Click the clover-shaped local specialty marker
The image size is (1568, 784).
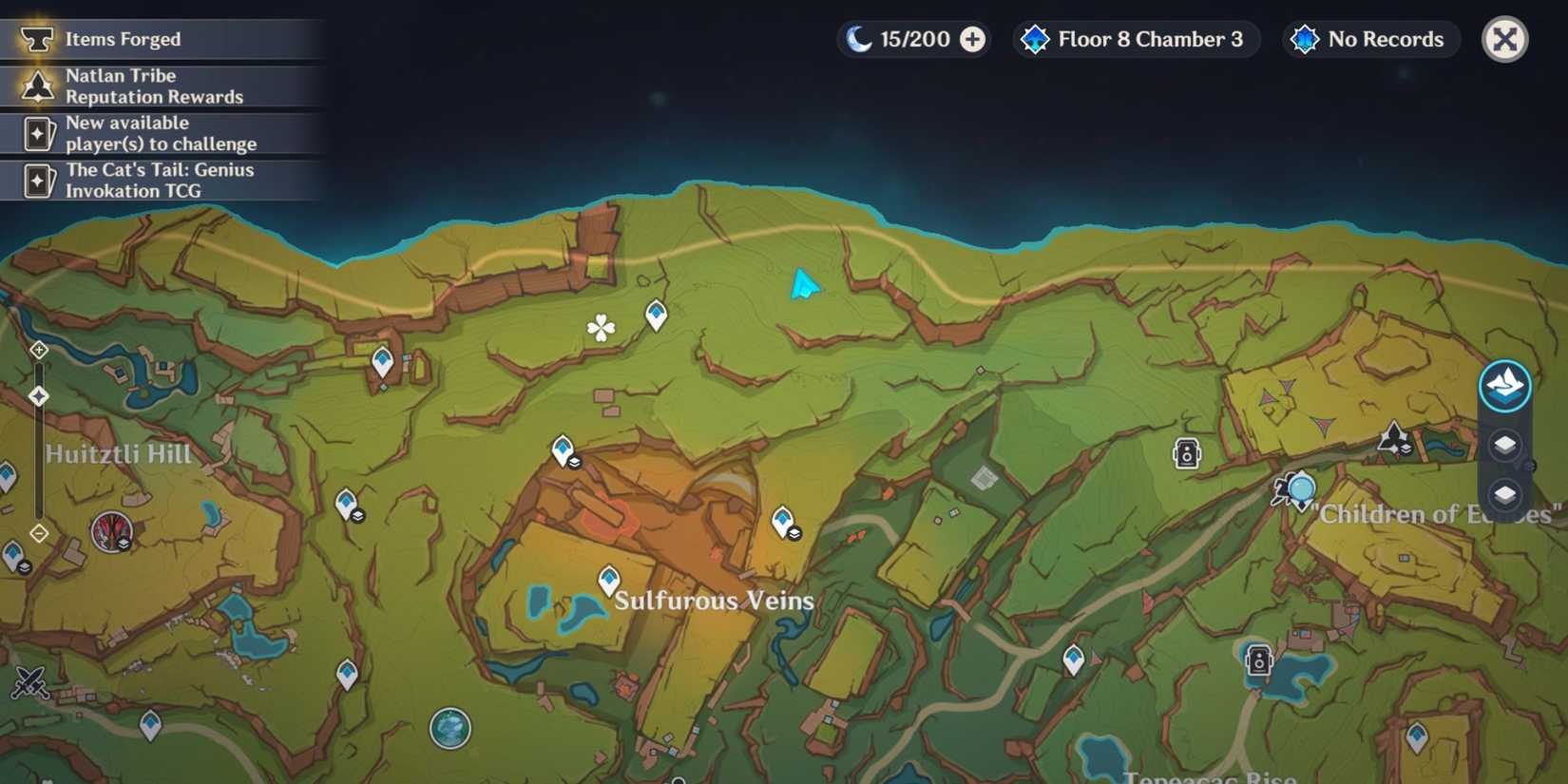[602, 330]
